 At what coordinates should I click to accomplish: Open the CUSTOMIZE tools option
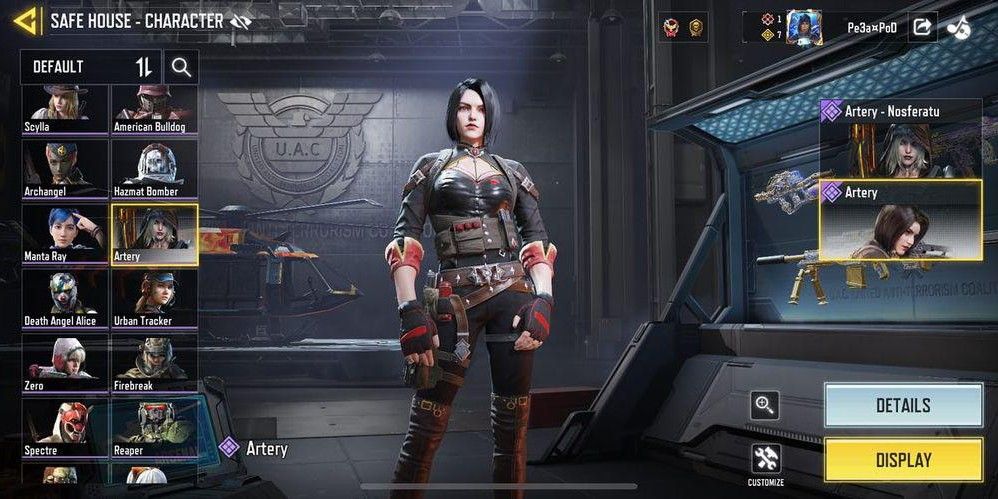point(766,462)
